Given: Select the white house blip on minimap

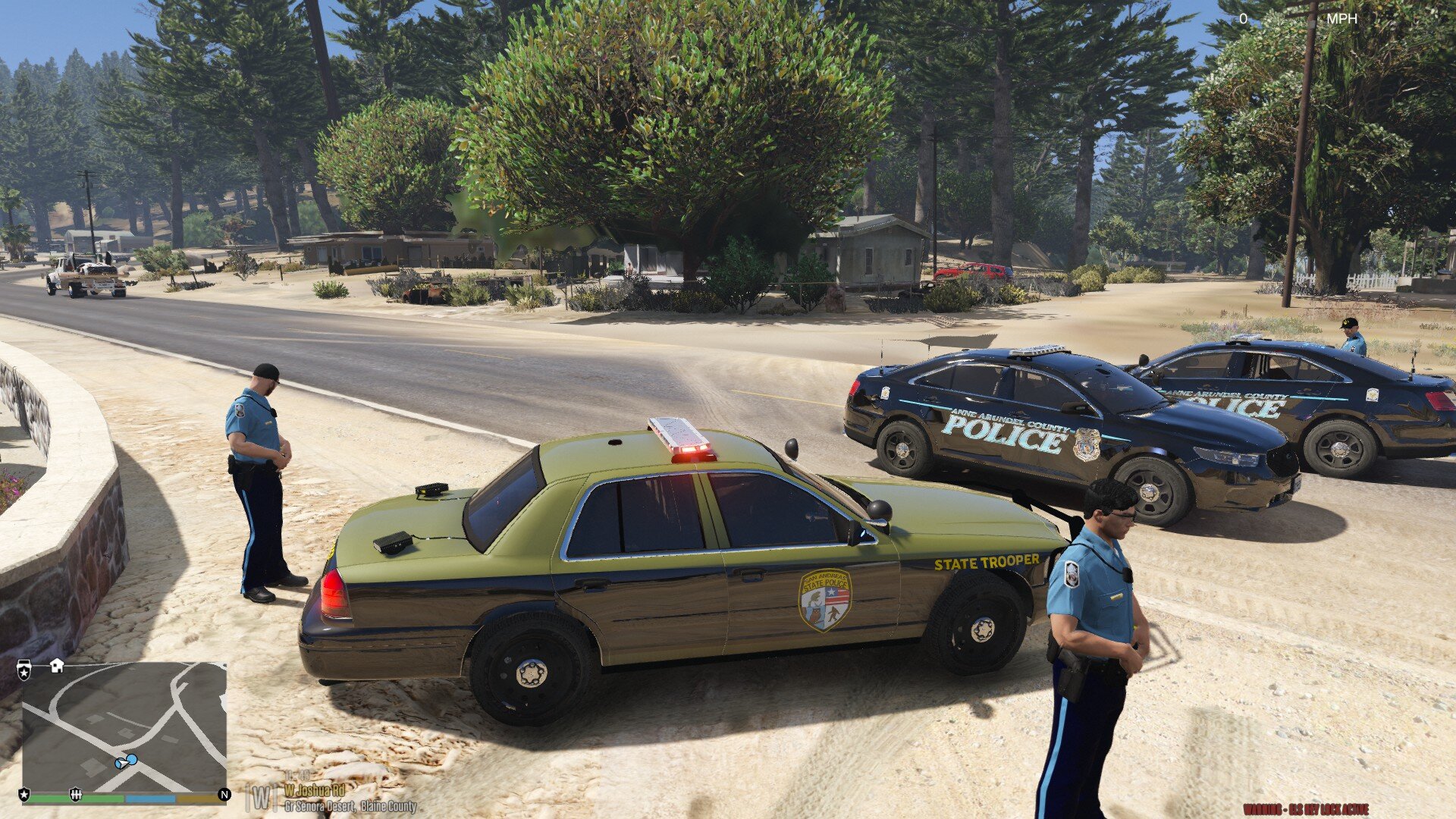Looking at the screenshot, I should 56,666.
